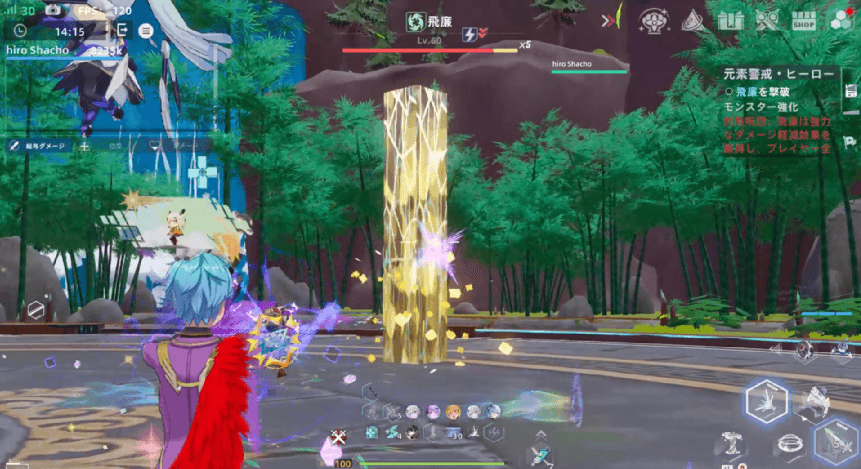Screen dimensions: 861x469
Task: Activate the large glowing hexagon attack skill
Action: [x=767, y=403]
